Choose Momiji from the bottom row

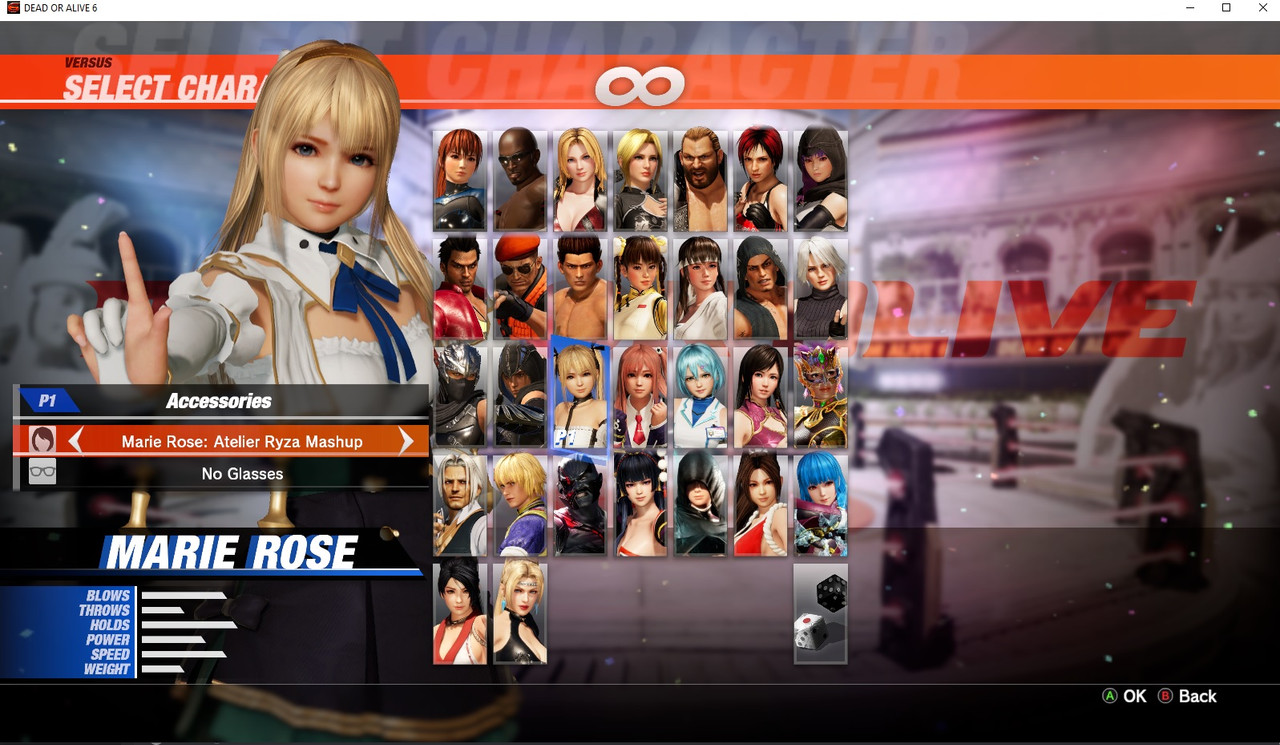pos(460,613)
